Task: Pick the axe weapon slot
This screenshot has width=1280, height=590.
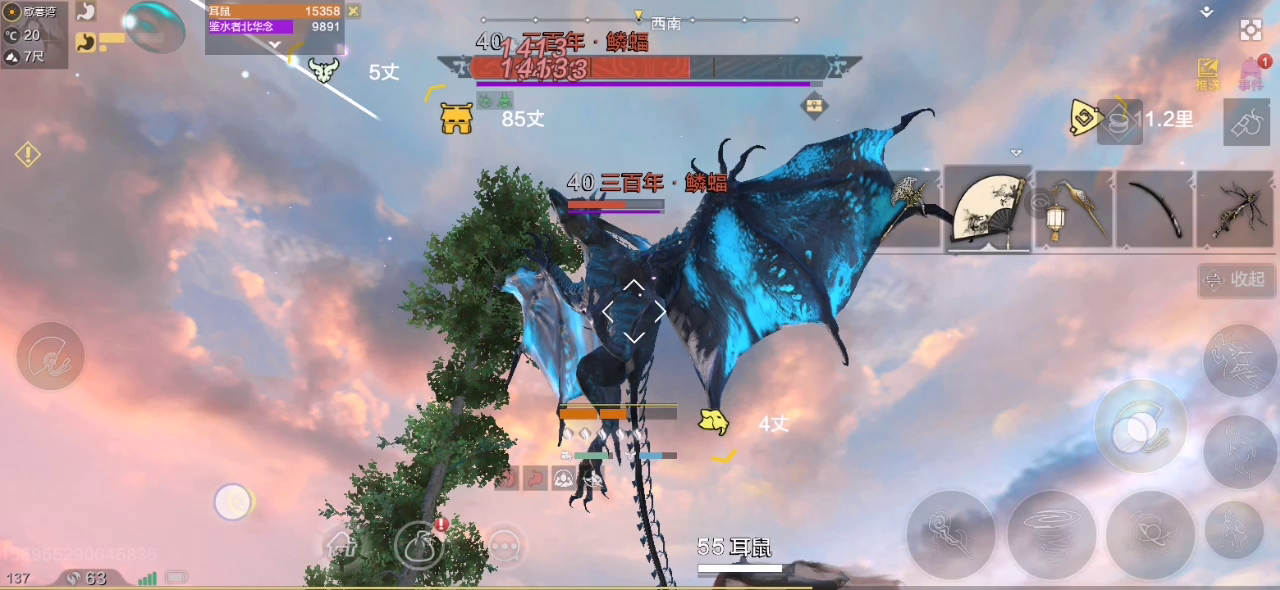Action: [x=910, y=209]
